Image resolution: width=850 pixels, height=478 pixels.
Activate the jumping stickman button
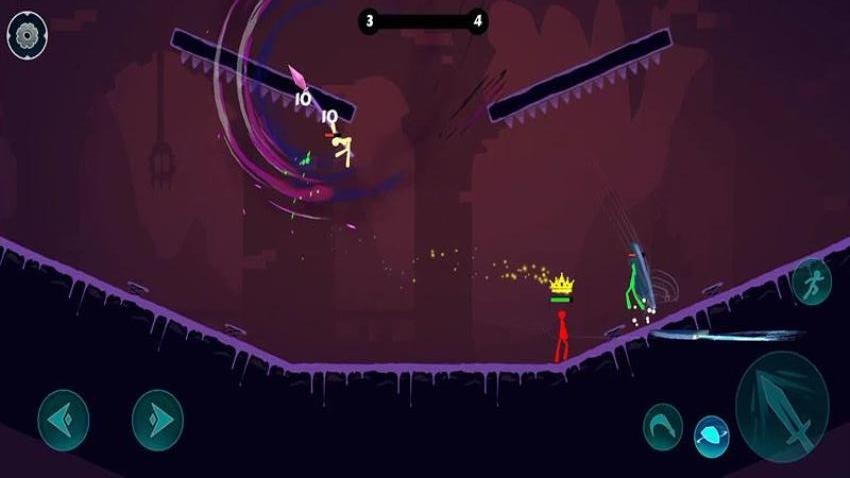tap(811, 283)
